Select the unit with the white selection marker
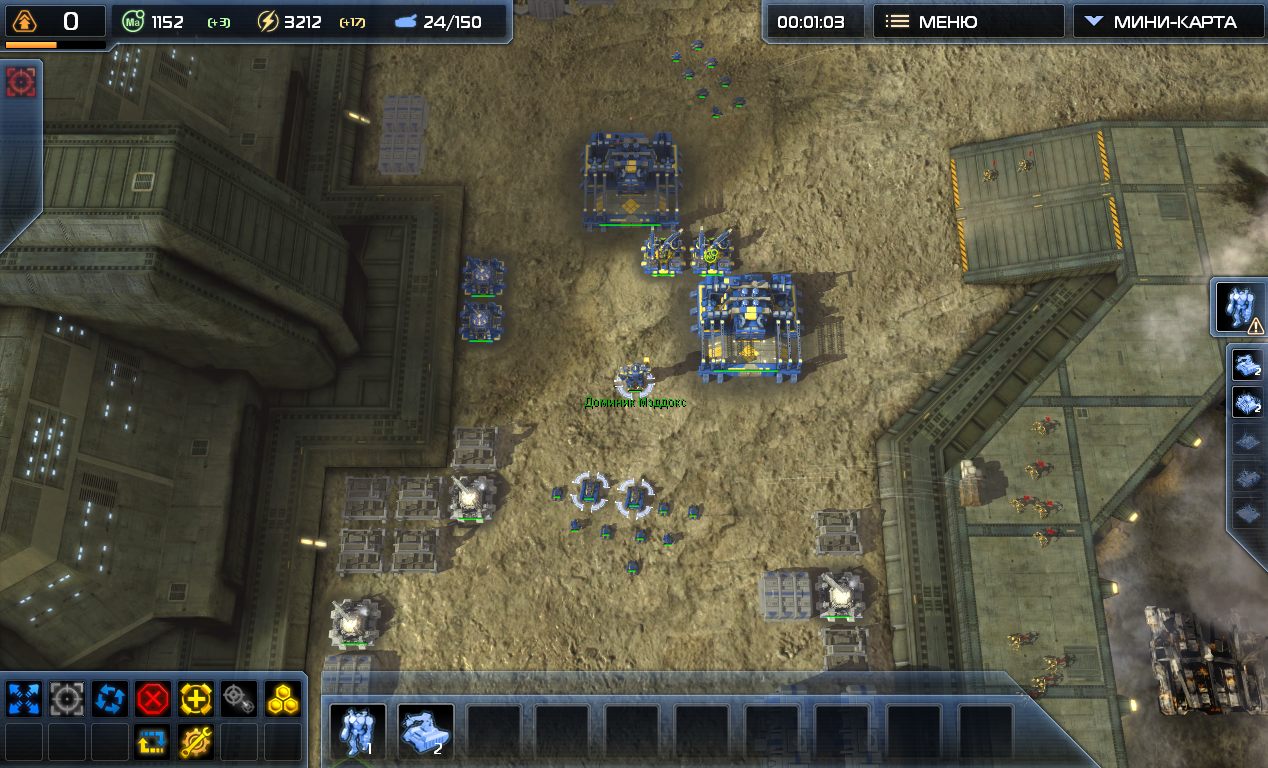This screenshot has height=768, width=1268. [634, 379]
